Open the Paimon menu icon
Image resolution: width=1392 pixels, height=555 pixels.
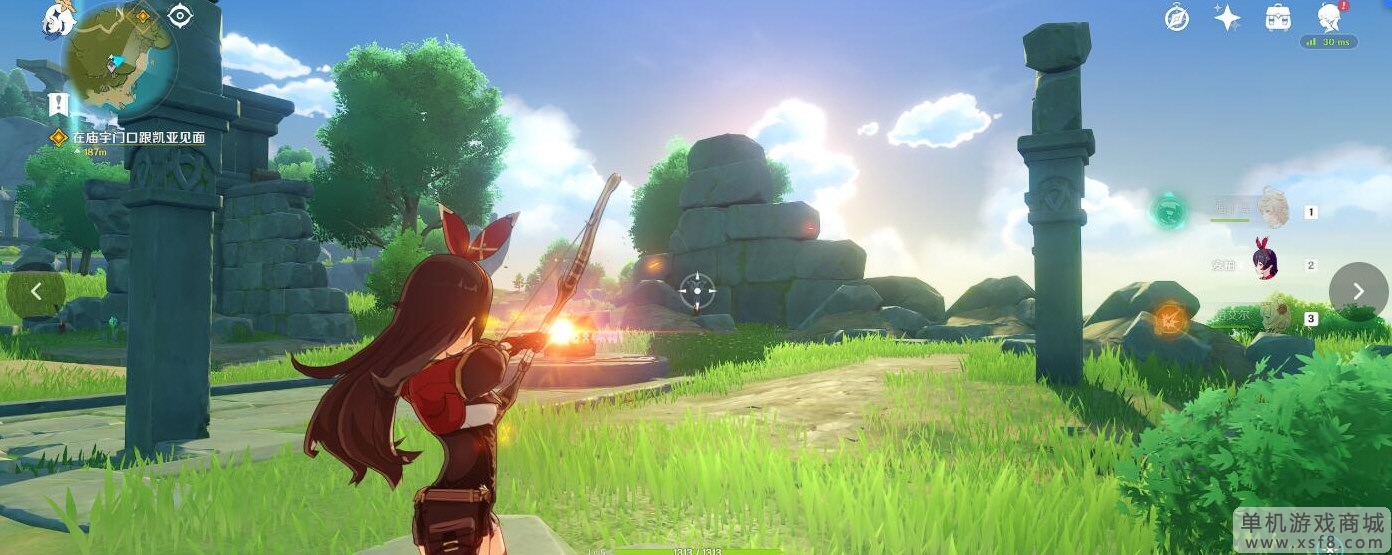(59, 19)
